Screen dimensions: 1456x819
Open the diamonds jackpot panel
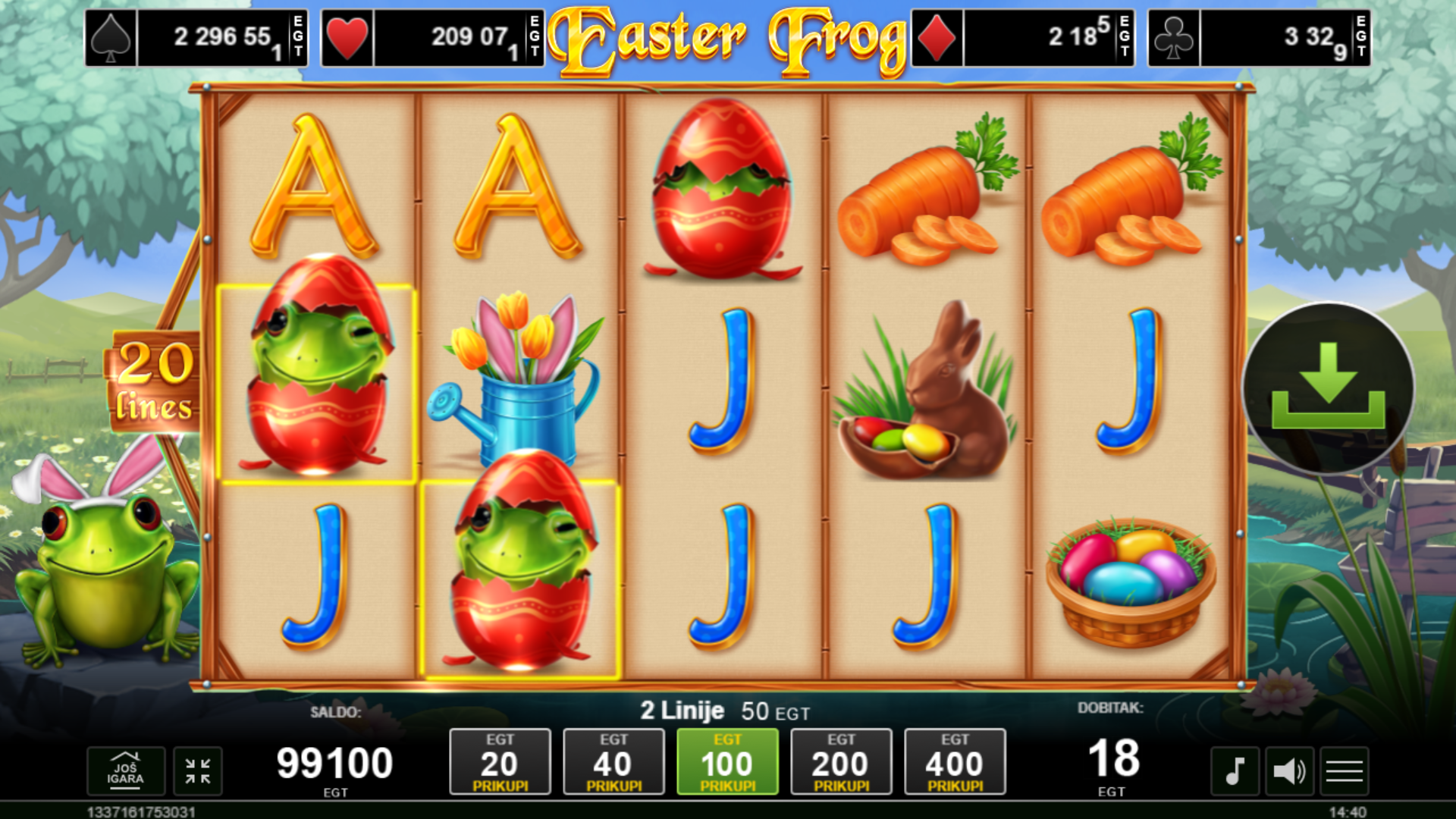pos(1022,38)
